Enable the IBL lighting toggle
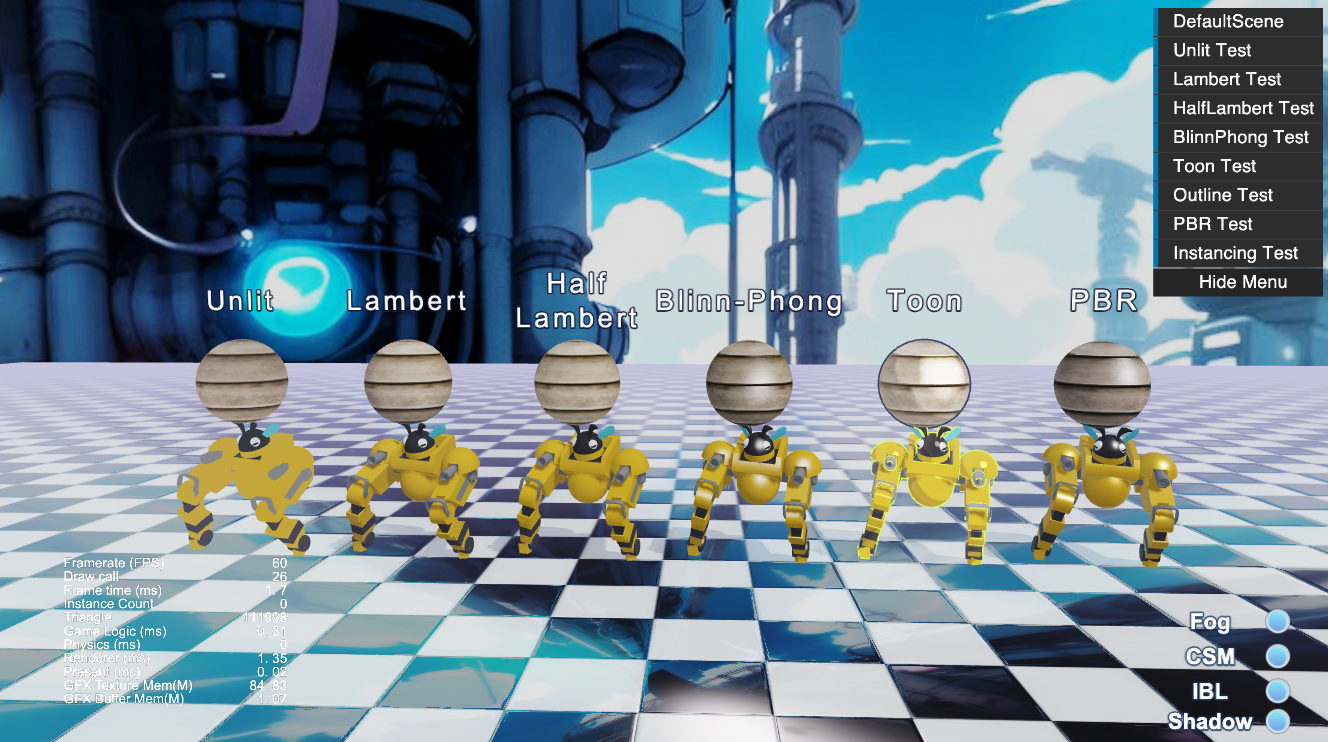Viewport: 1328px width, 742px height. point(1277,689)
